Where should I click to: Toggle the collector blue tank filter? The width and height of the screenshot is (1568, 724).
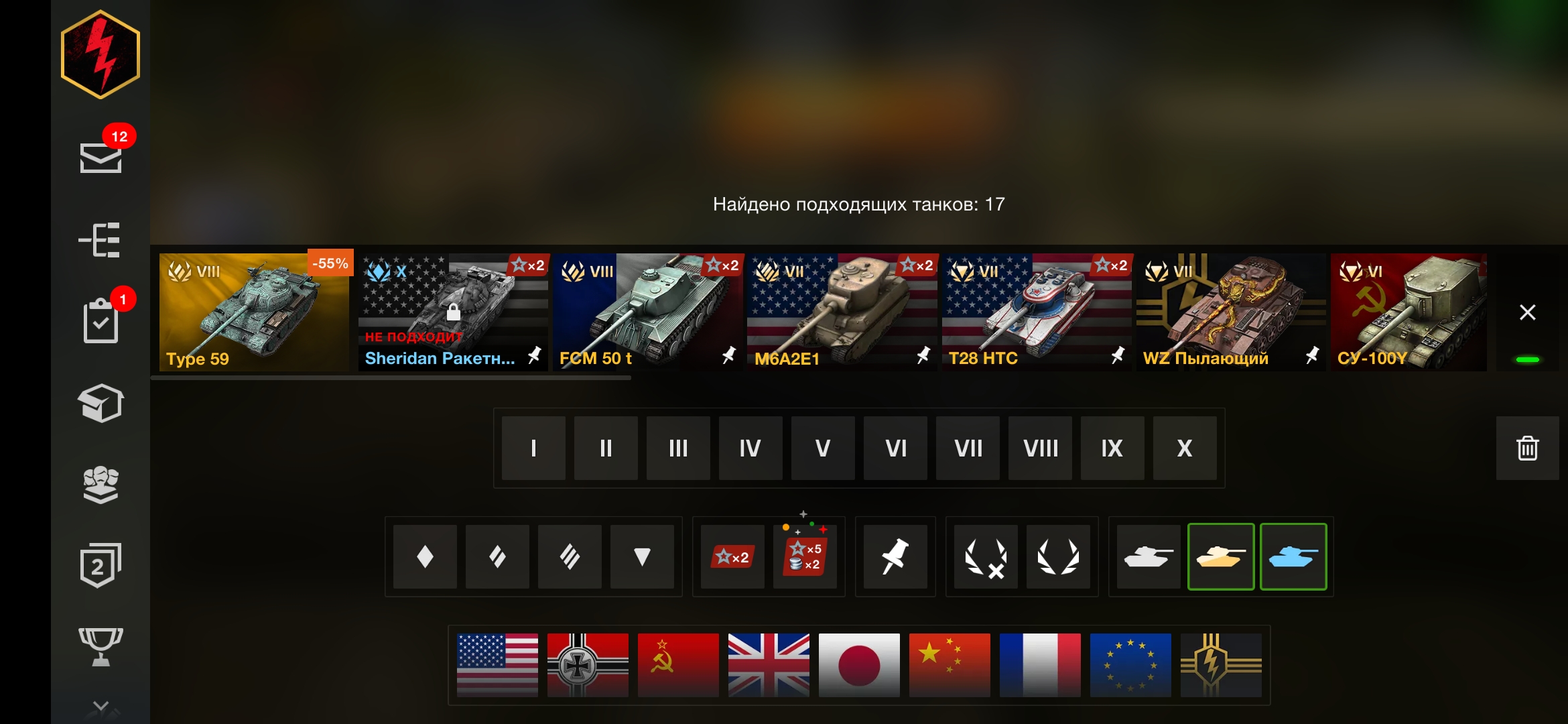click(x=1293, y=556)
